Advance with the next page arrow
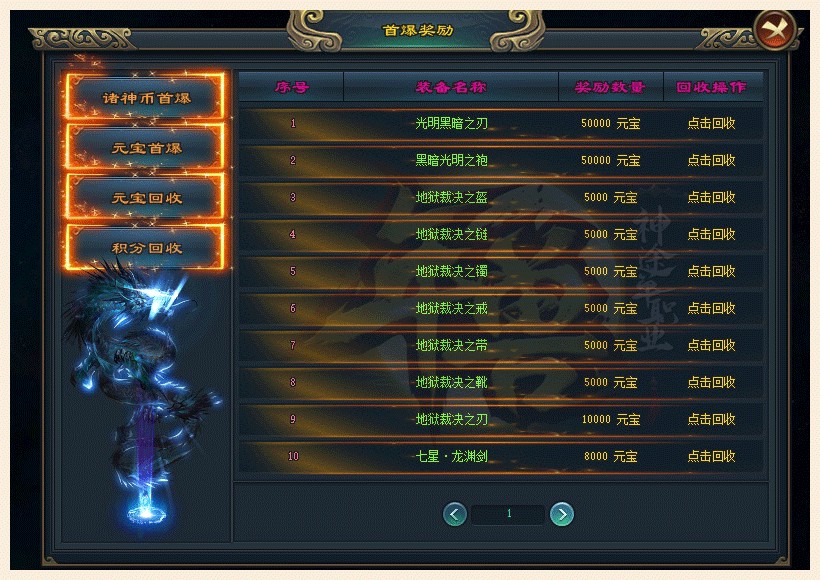Image resolution: width=820 pixels, height=580 pixels. (562, 514)
